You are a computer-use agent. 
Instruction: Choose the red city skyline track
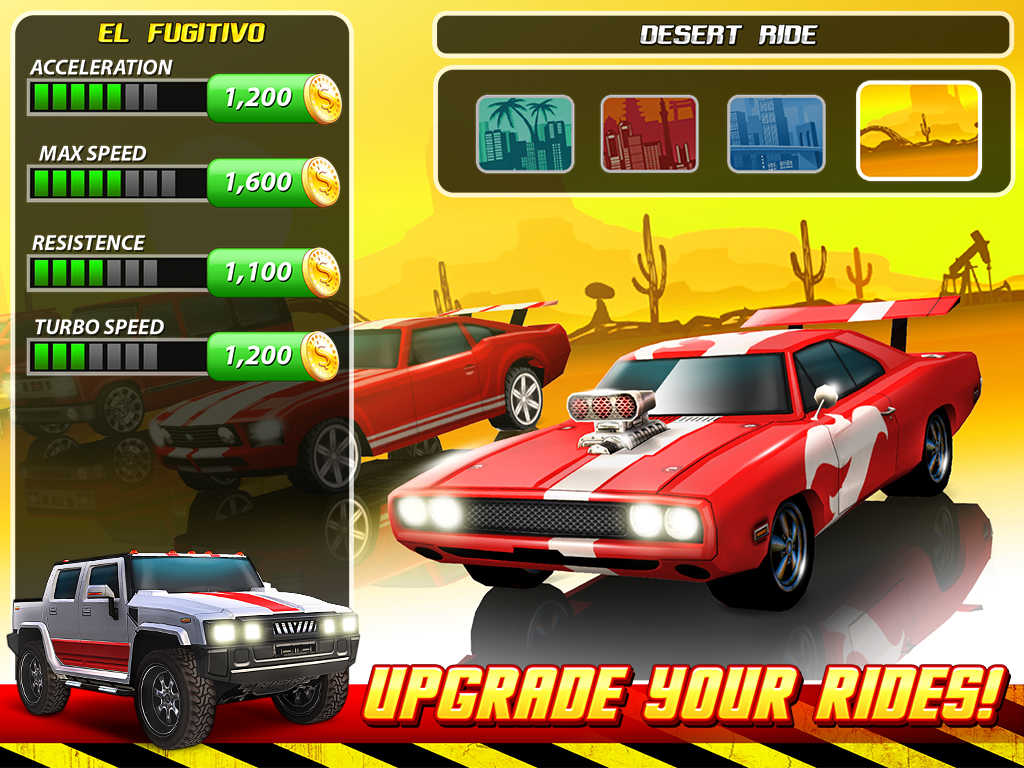[649, 134]
